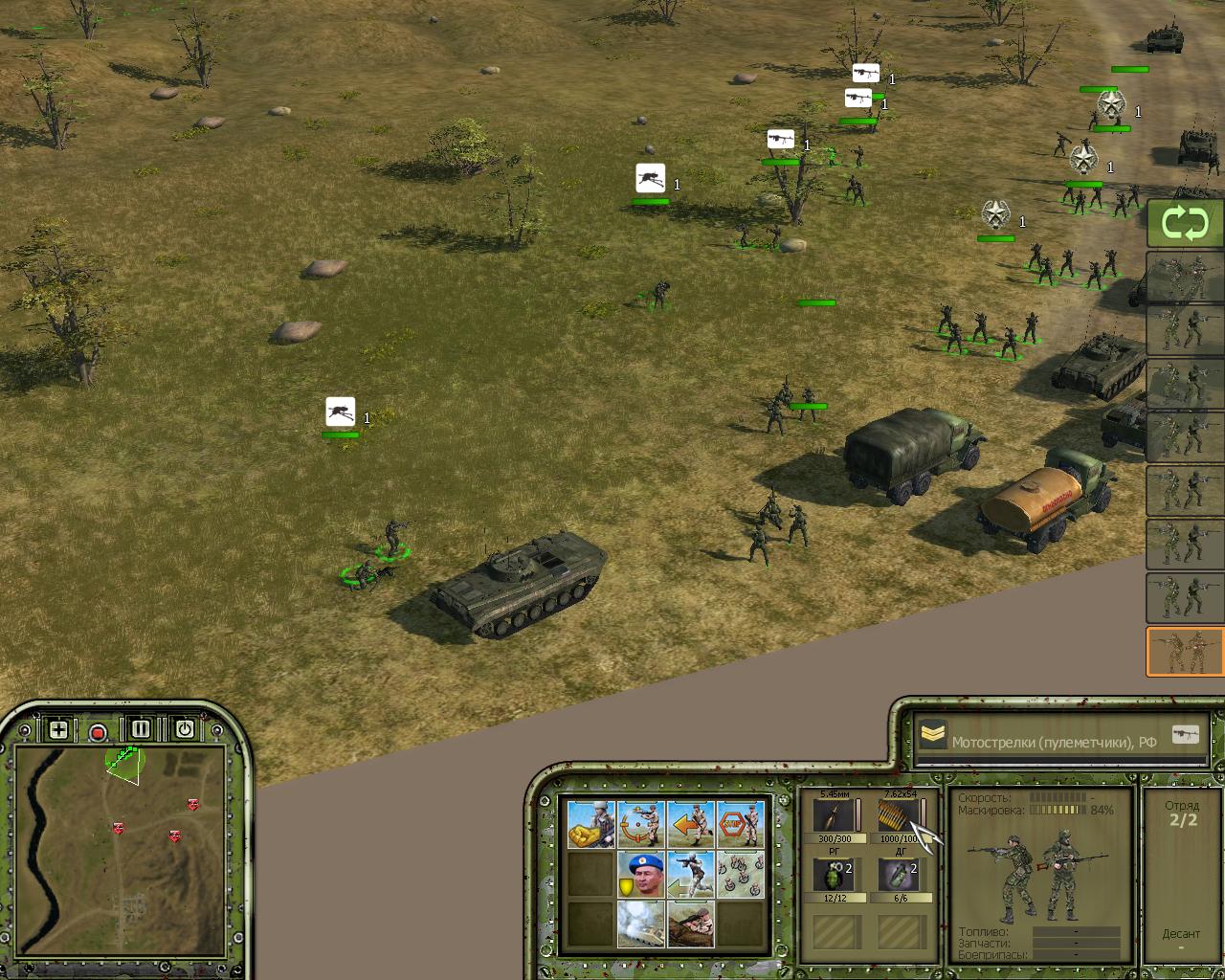Pause the game with the pause button
Screen dimensions: 1225x980
pos(141,729)
